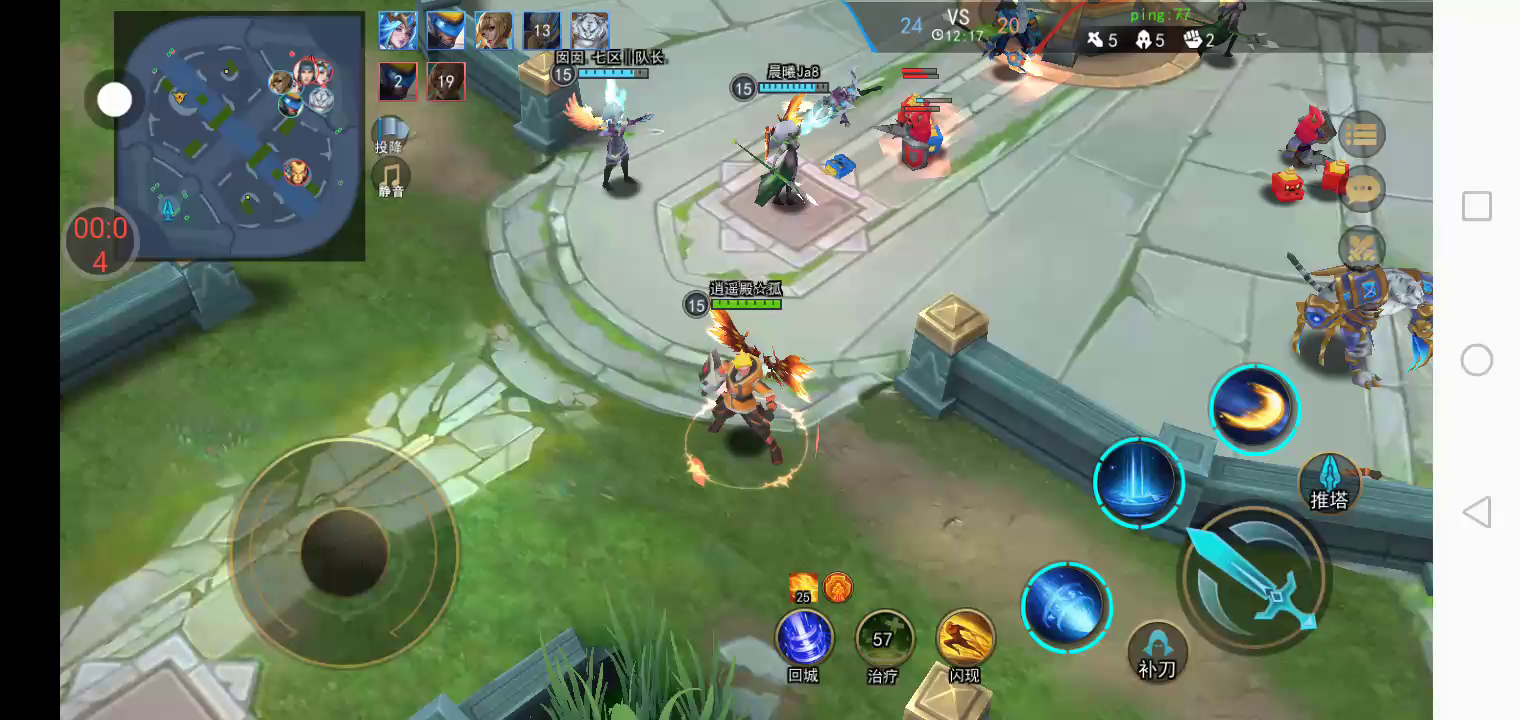
Task: Toggle the 静音 mute music-note button
Action: 391,176
